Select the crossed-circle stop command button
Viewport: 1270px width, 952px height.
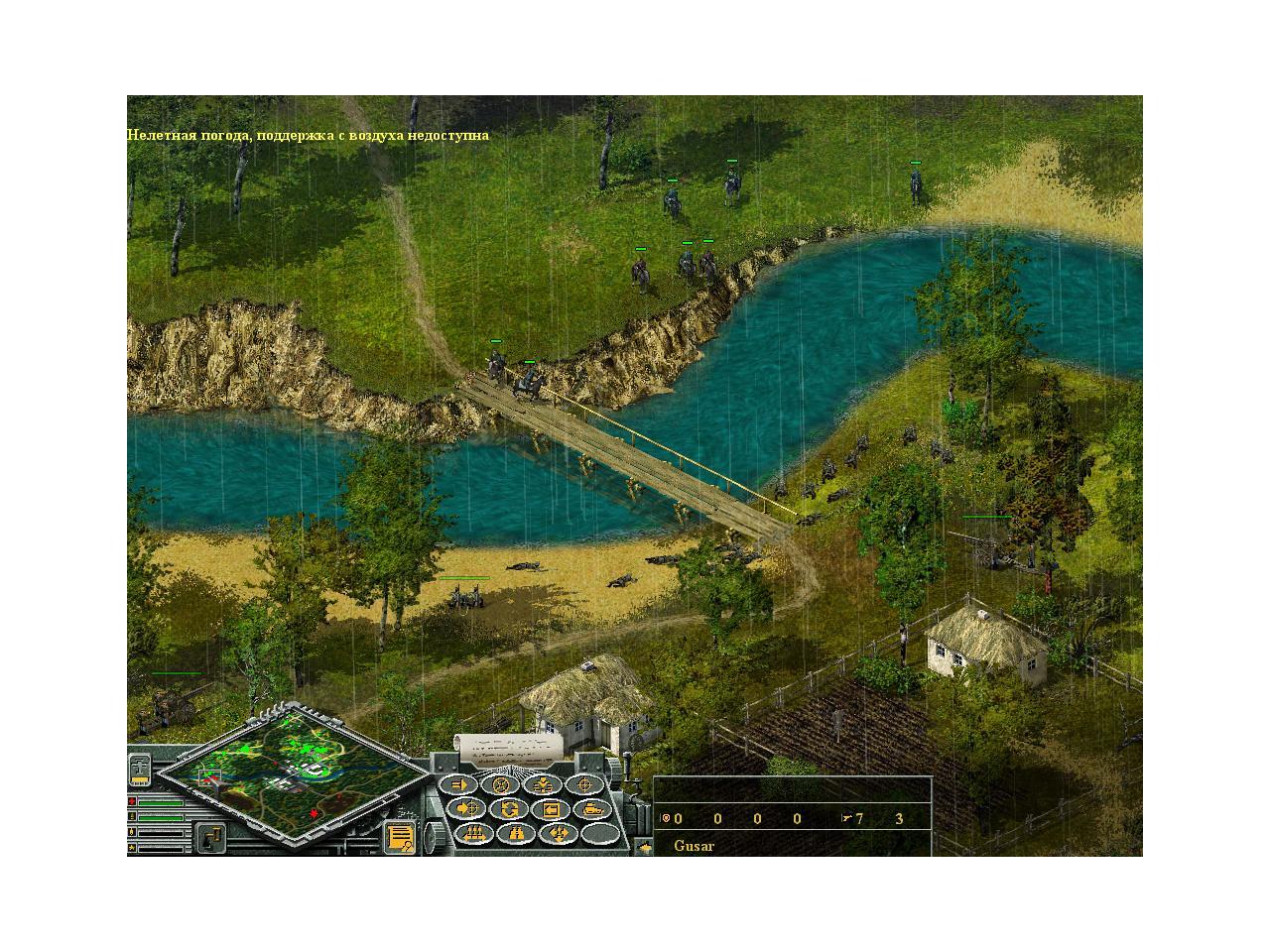pos(501,785)
